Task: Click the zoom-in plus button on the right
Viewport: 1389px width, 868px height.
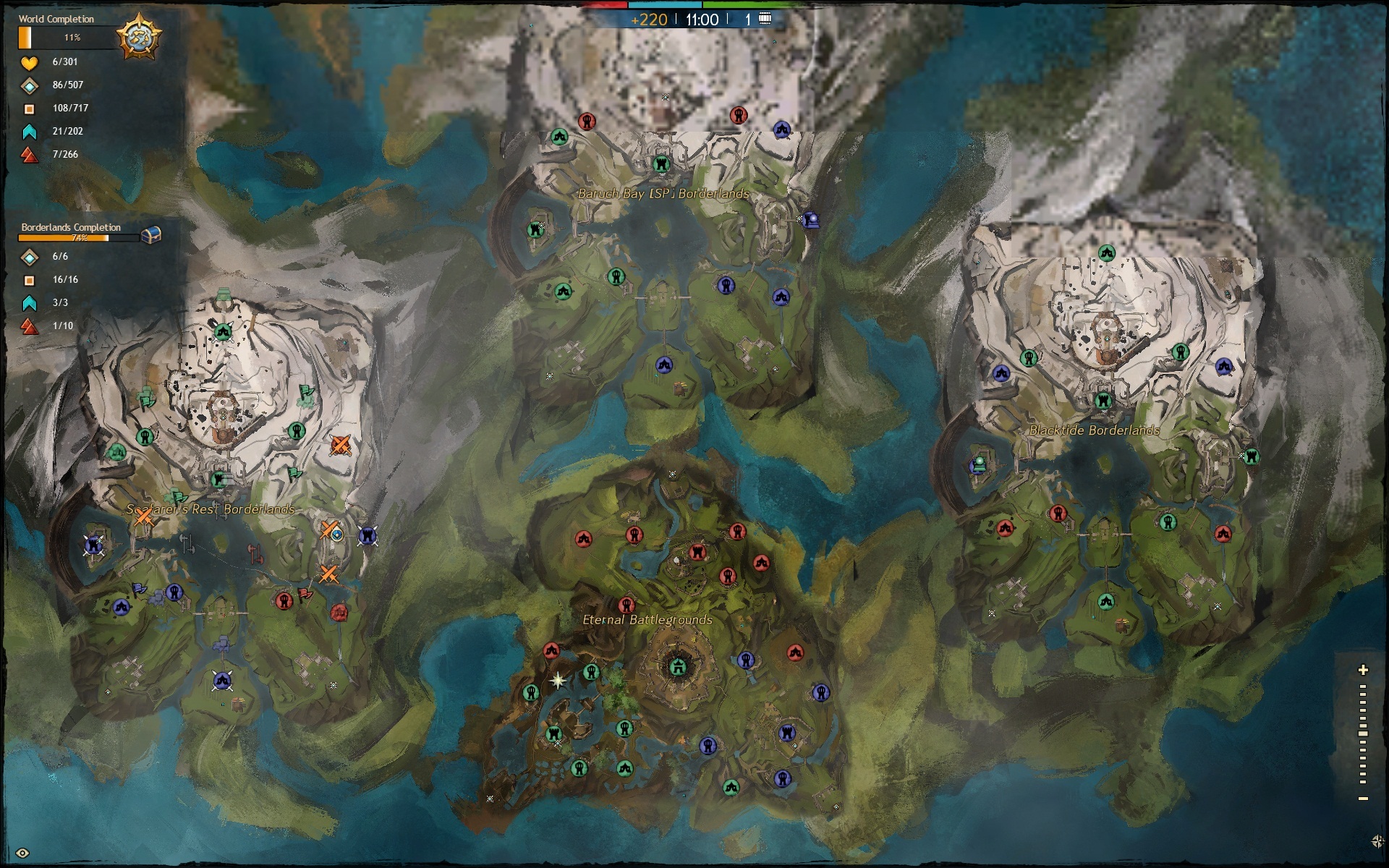Action: pyautogui.click(x=1363, y=670)
